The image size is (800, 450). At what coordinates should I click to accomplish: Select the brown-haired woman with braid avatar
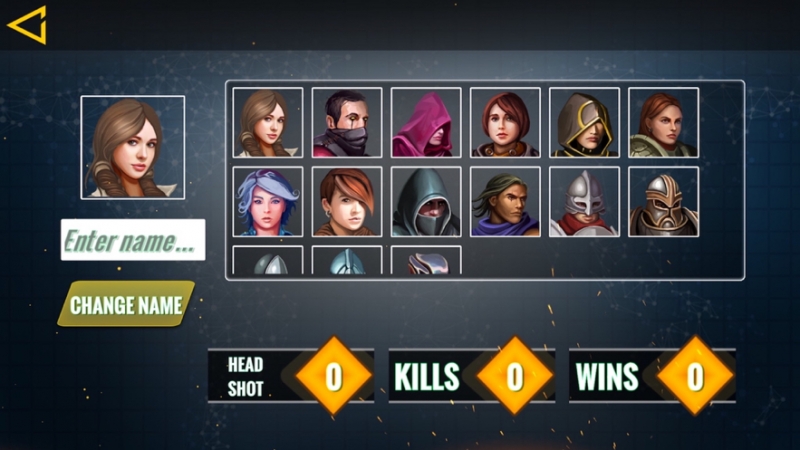pyautogui.click(x=268, y=122)
